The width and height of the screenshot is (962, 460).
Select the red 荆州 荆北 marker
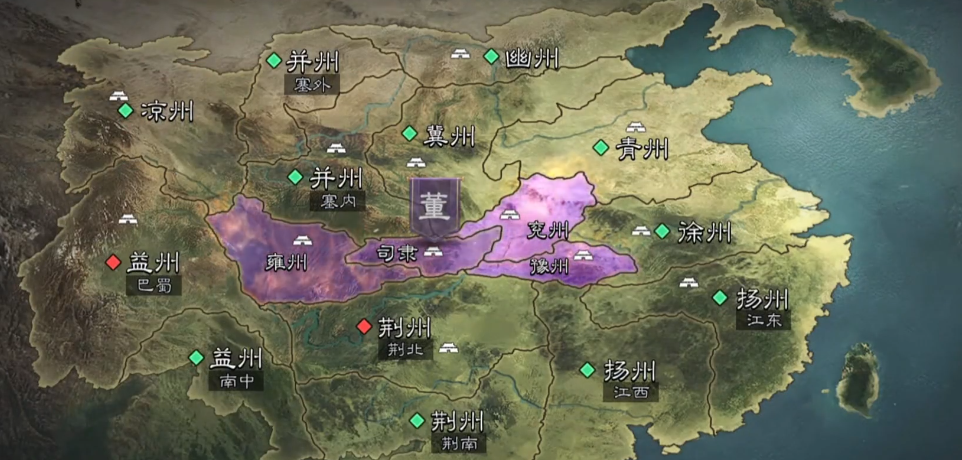tap(364, 326)
